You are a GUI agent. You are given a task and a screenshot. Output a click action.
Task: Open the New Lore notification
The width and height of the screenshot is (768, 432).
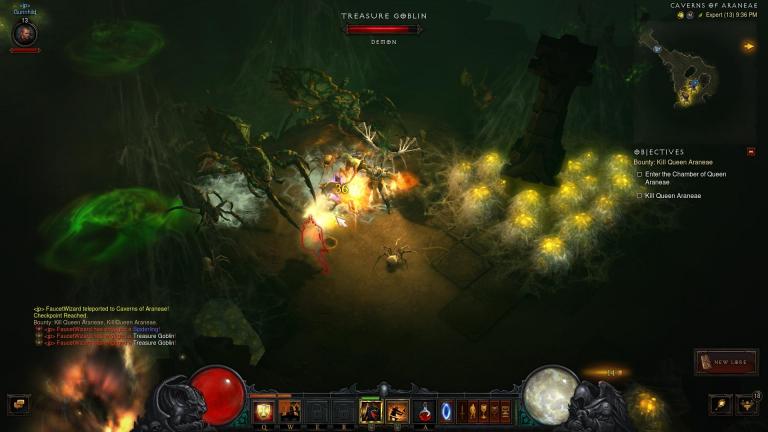point(726,362)
